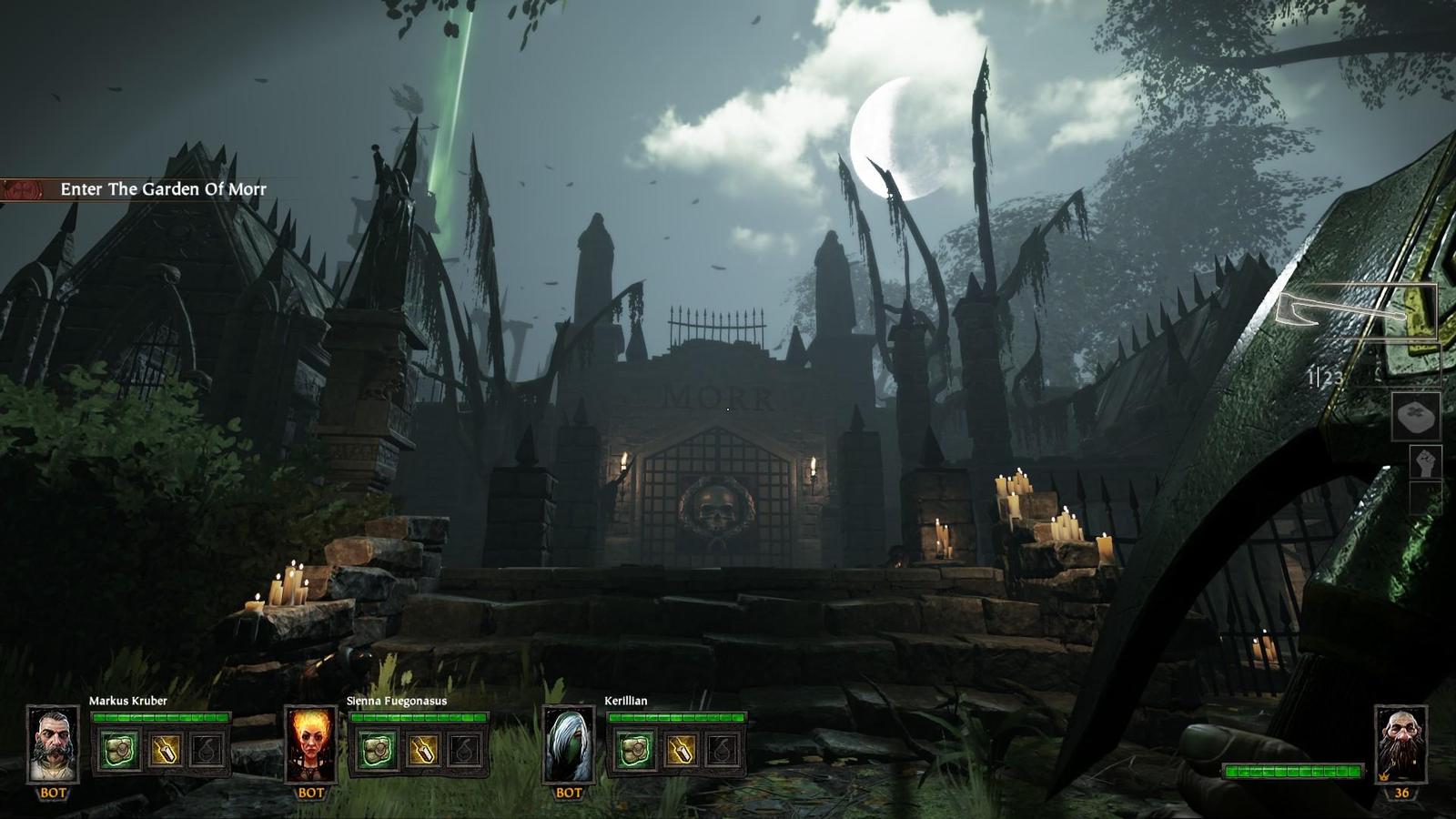1456x819 pixels.
Task: Click the Enter The Garden Of Morr objective
Action: 162,189
